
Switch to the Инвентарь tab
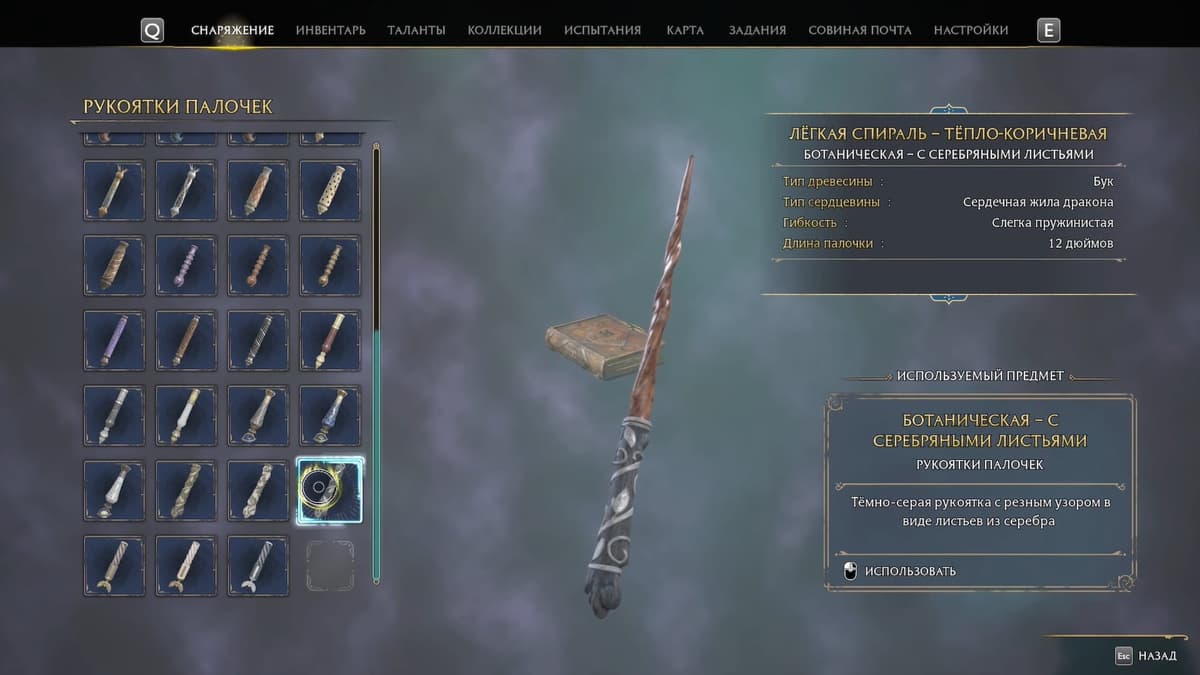click(330, 30)
